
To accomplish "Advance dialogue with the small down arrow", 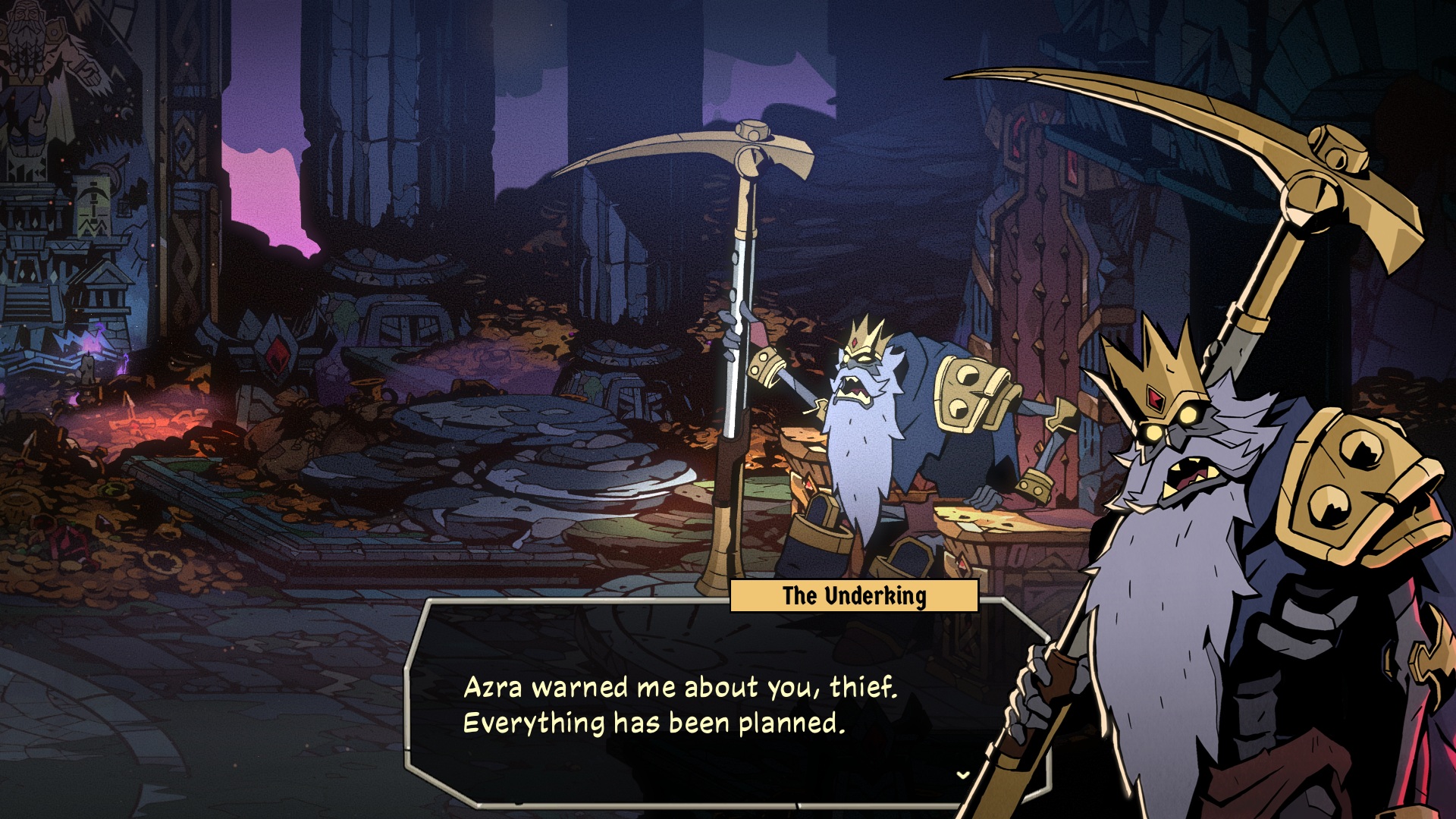I will [963, 775].
